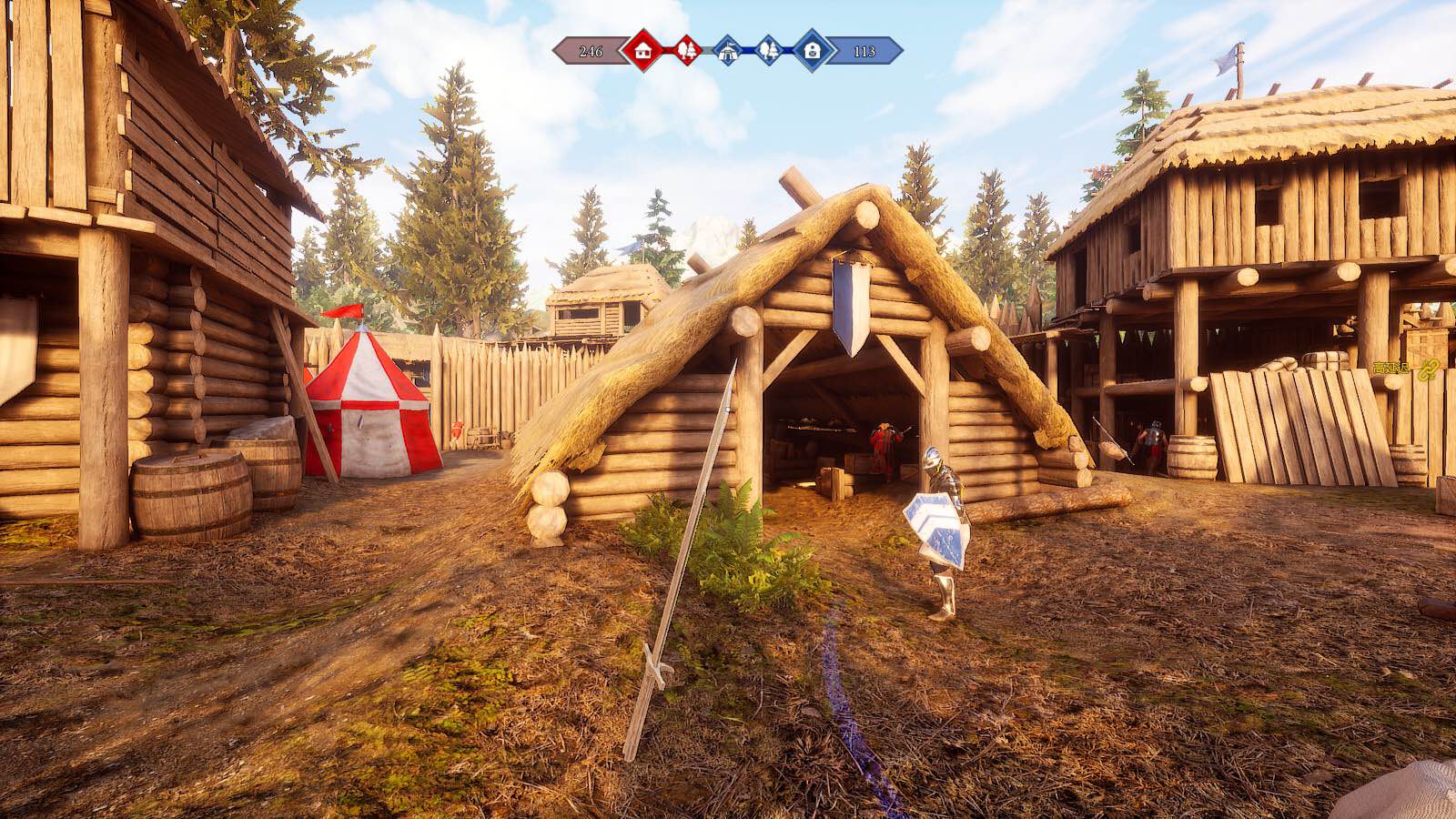Viewport: 1456px width, 819px height.
Task: Click the blue tent capture point icon
Action: click(727, 51)
